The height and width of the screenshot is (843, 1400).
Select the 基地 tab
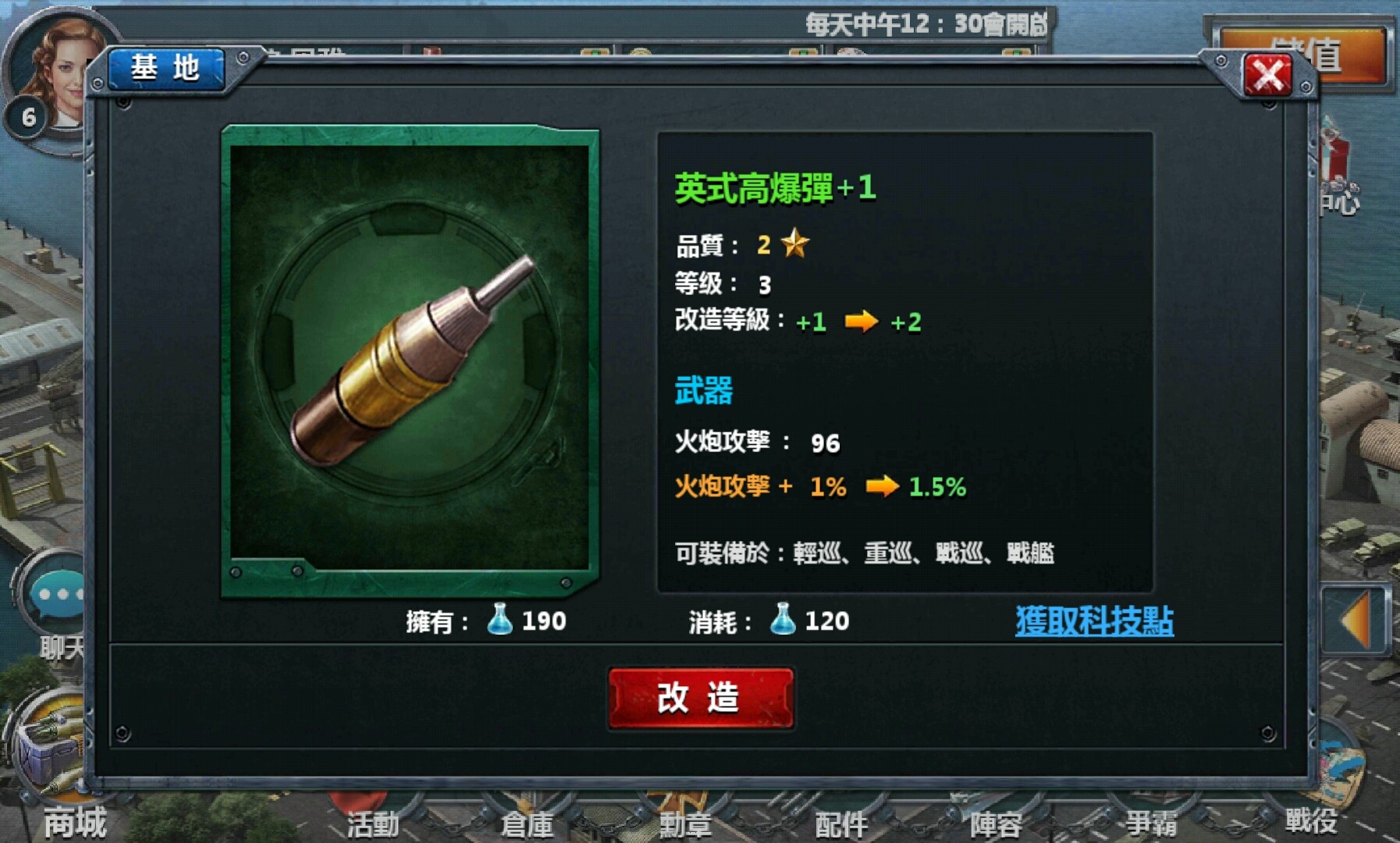(x=166, y=69)
